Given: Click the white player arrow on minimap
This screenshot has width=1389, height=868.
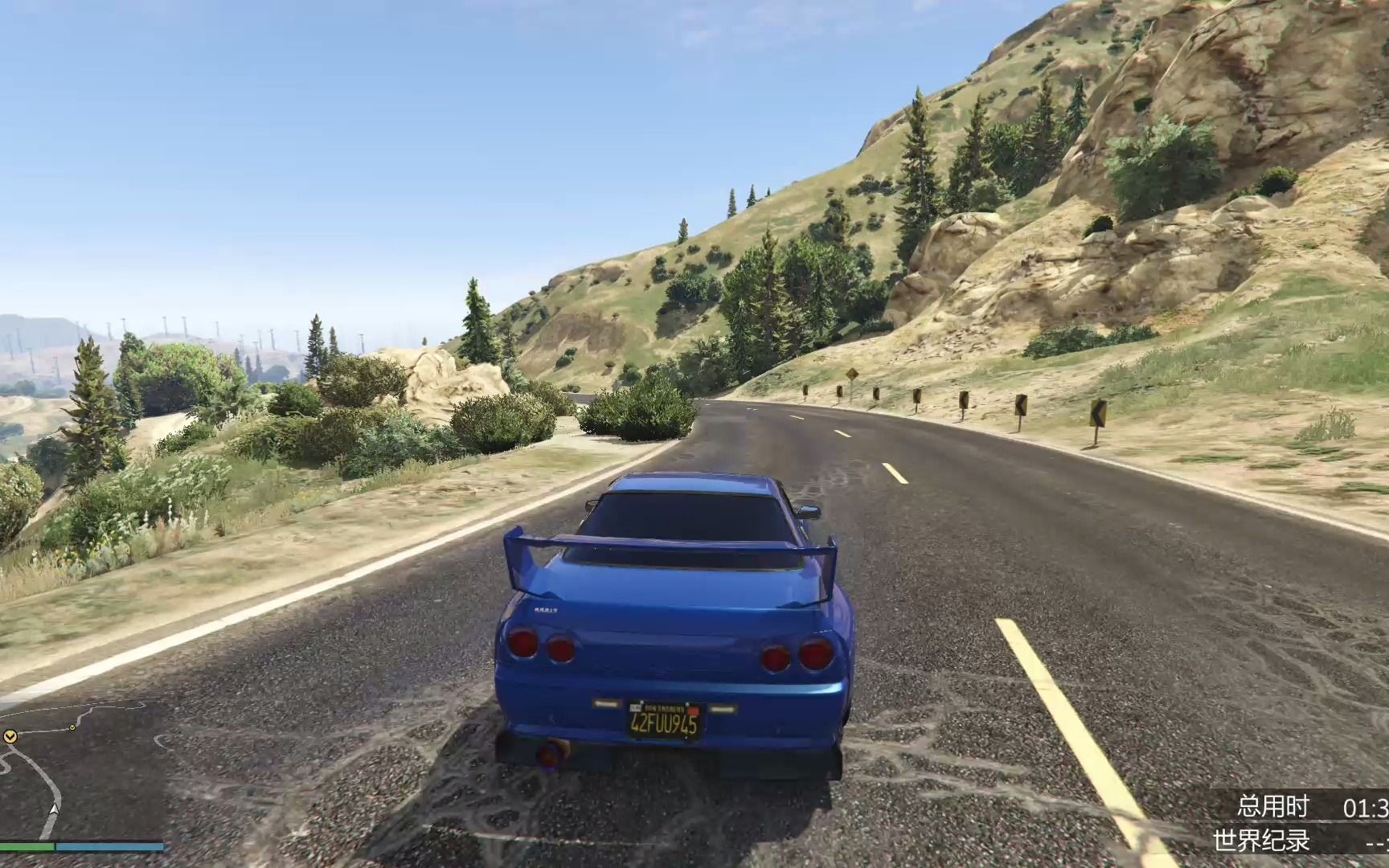Looking at the screenshot, I should pos(53,809).
